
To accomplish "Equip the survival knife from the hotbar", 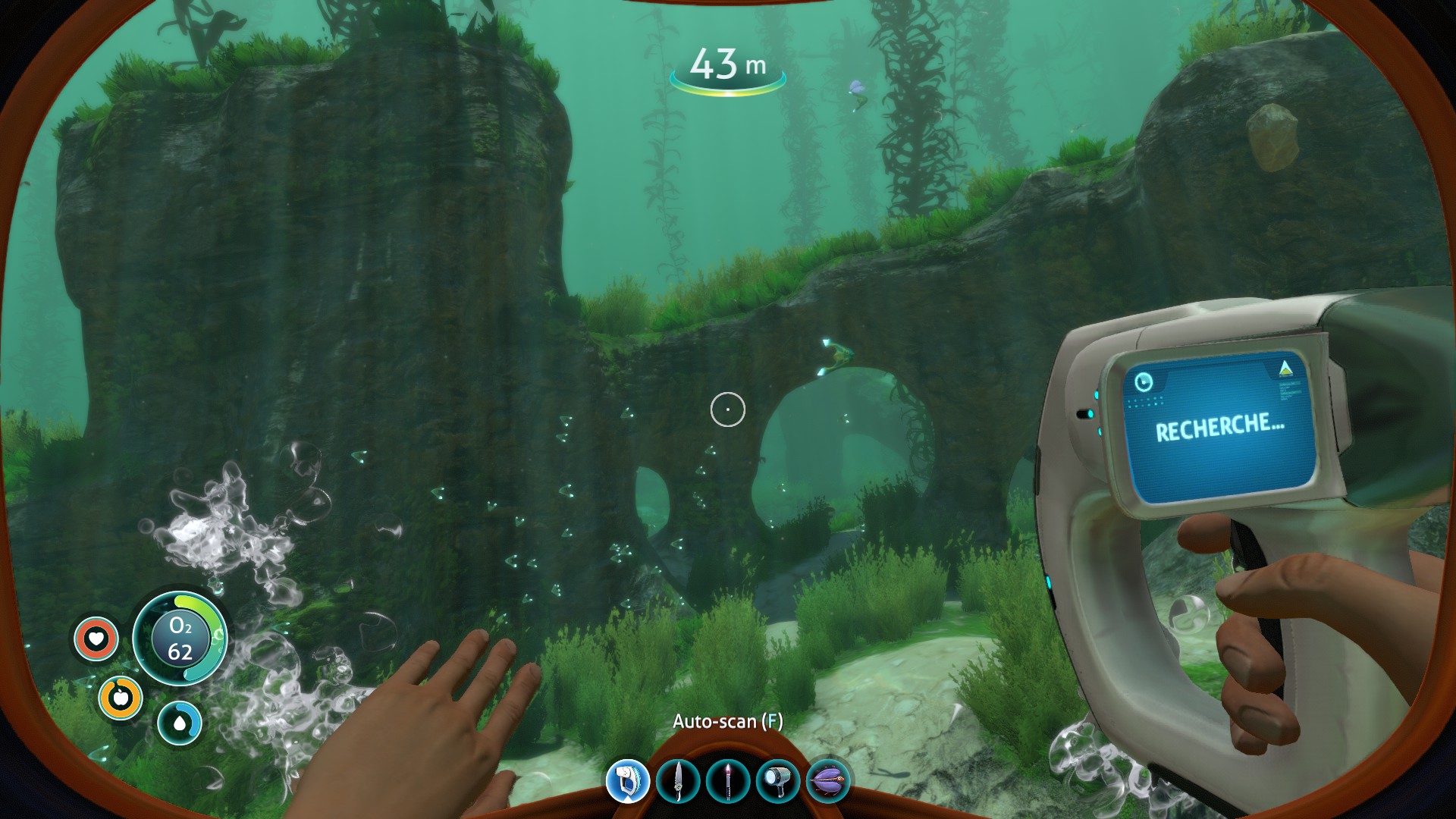I will coord(678,780).
